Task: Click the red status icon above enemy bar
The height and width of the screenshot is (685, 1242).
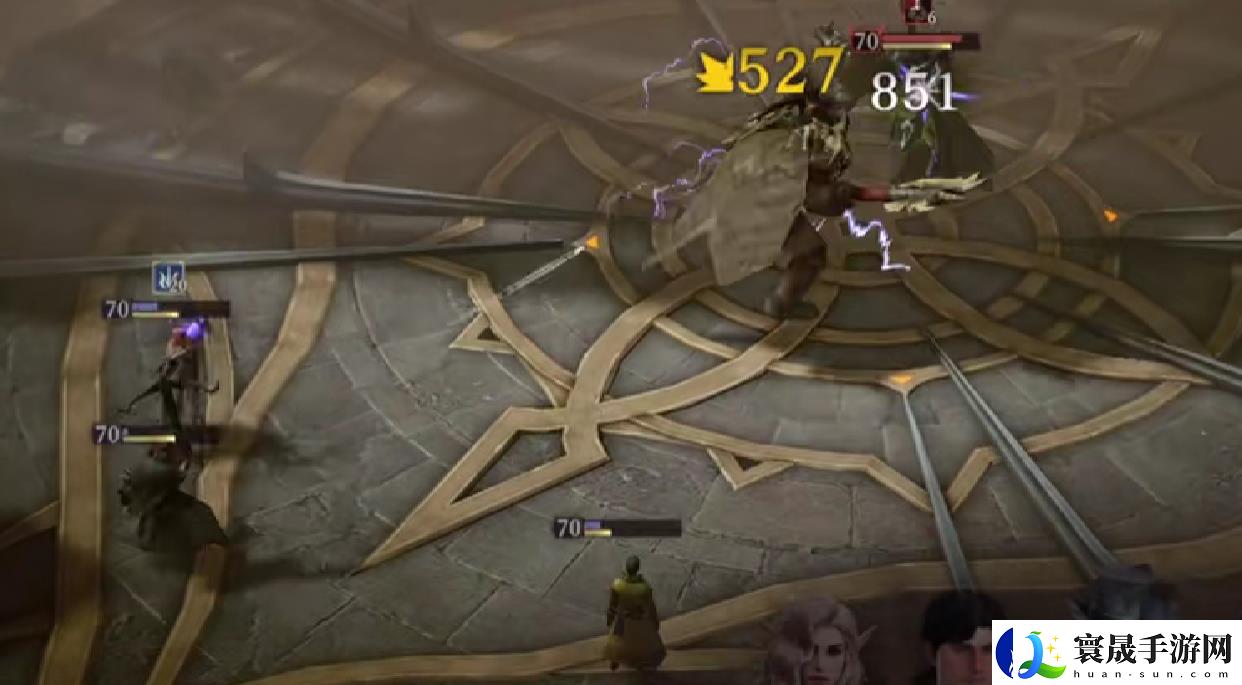Action: tap(915, 11)
